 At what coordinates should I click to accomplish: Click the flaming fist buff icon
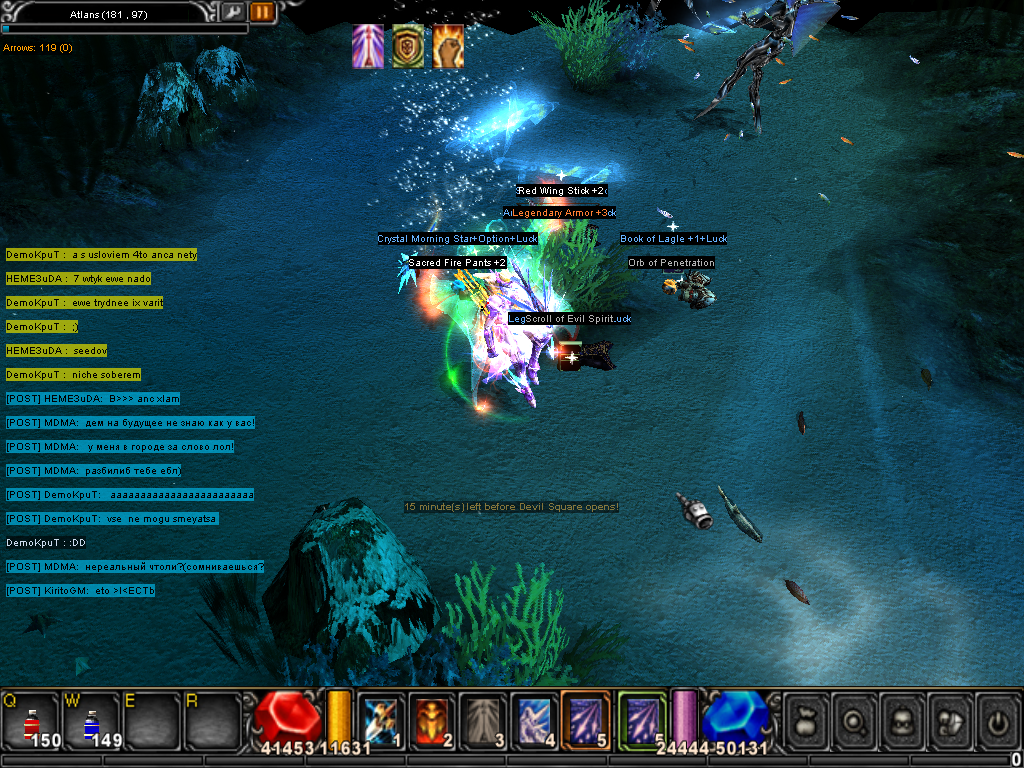click(x=448, y=47)
